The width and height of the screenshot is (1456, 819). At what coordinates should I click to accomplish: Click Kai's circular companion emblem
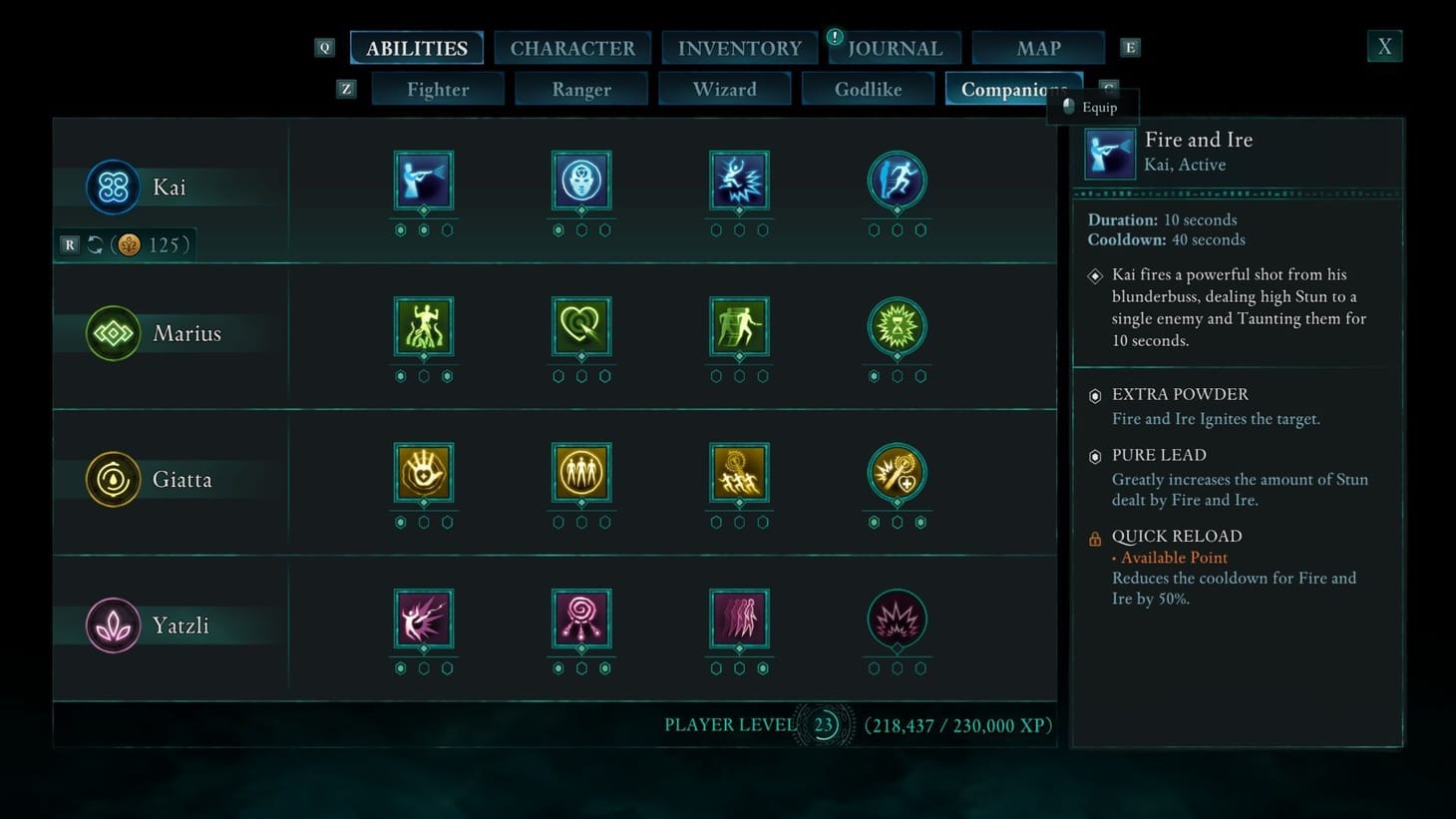pyautogui.click(x=112, y=187)
